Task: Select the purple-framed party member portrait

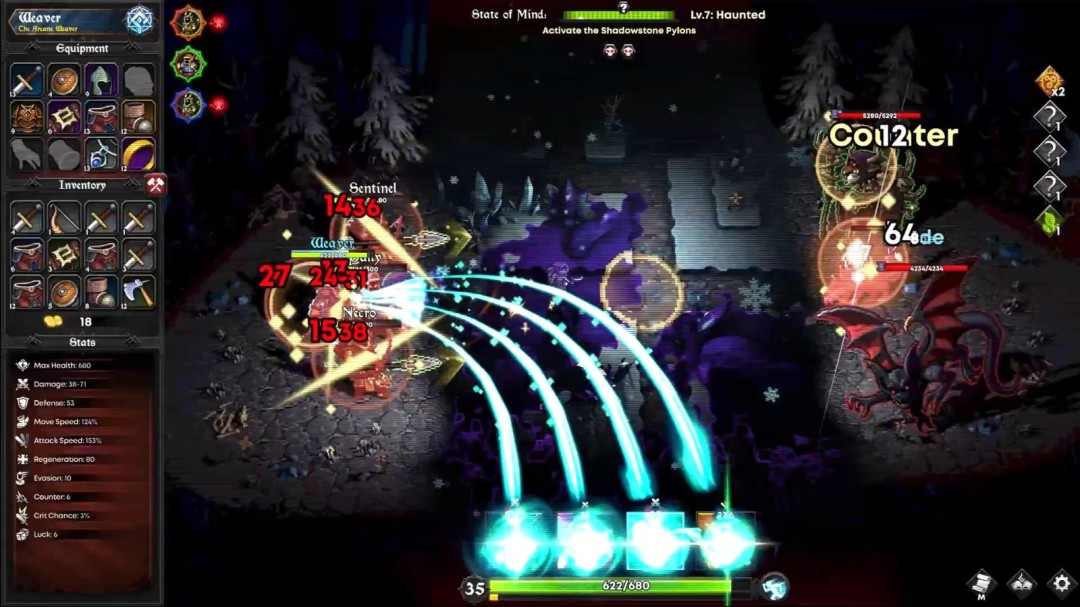Action: click(x=188, y=105)
